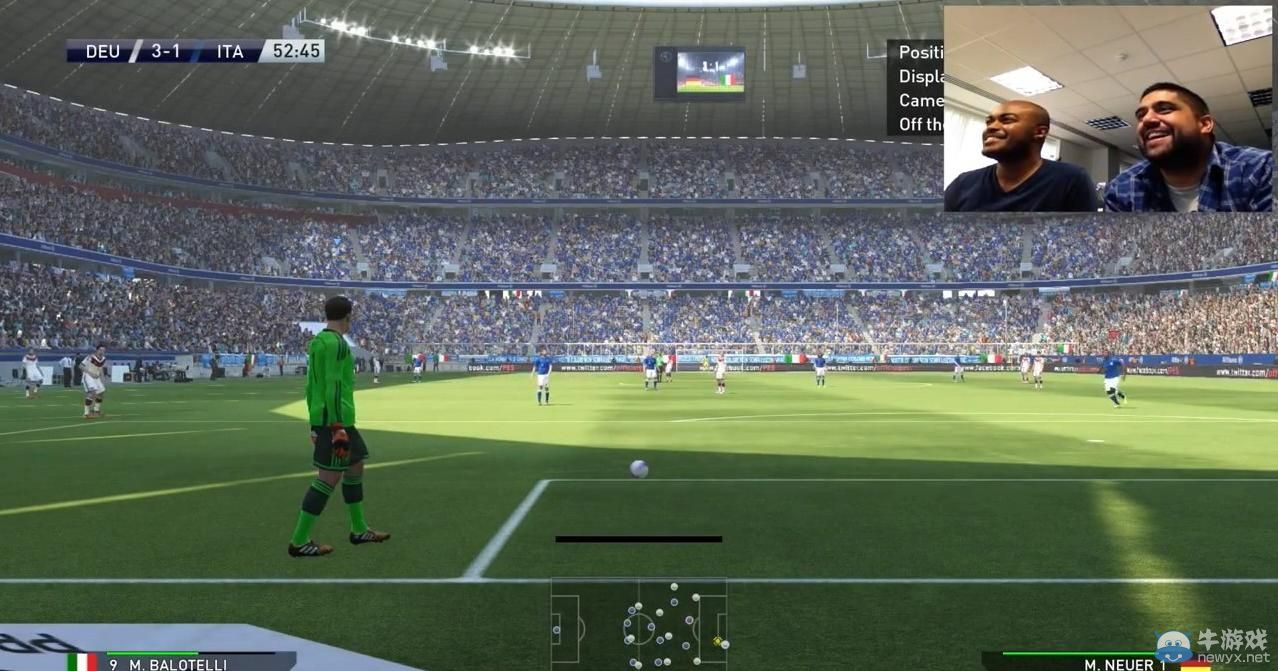
Task: Click the pitch radar minimap
Action: point(639,624)
